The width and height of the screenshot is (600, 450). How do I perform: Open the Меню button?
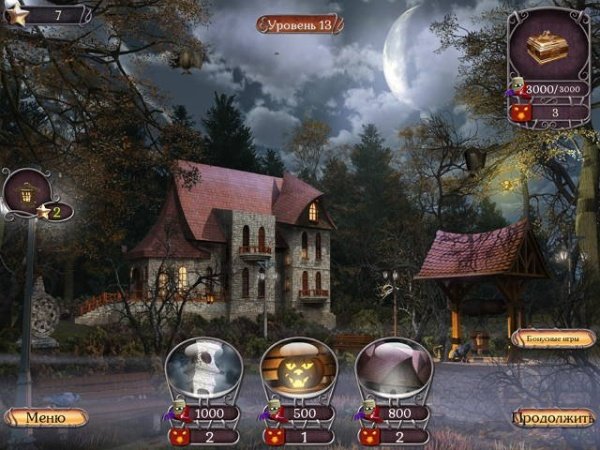(46, 417)
